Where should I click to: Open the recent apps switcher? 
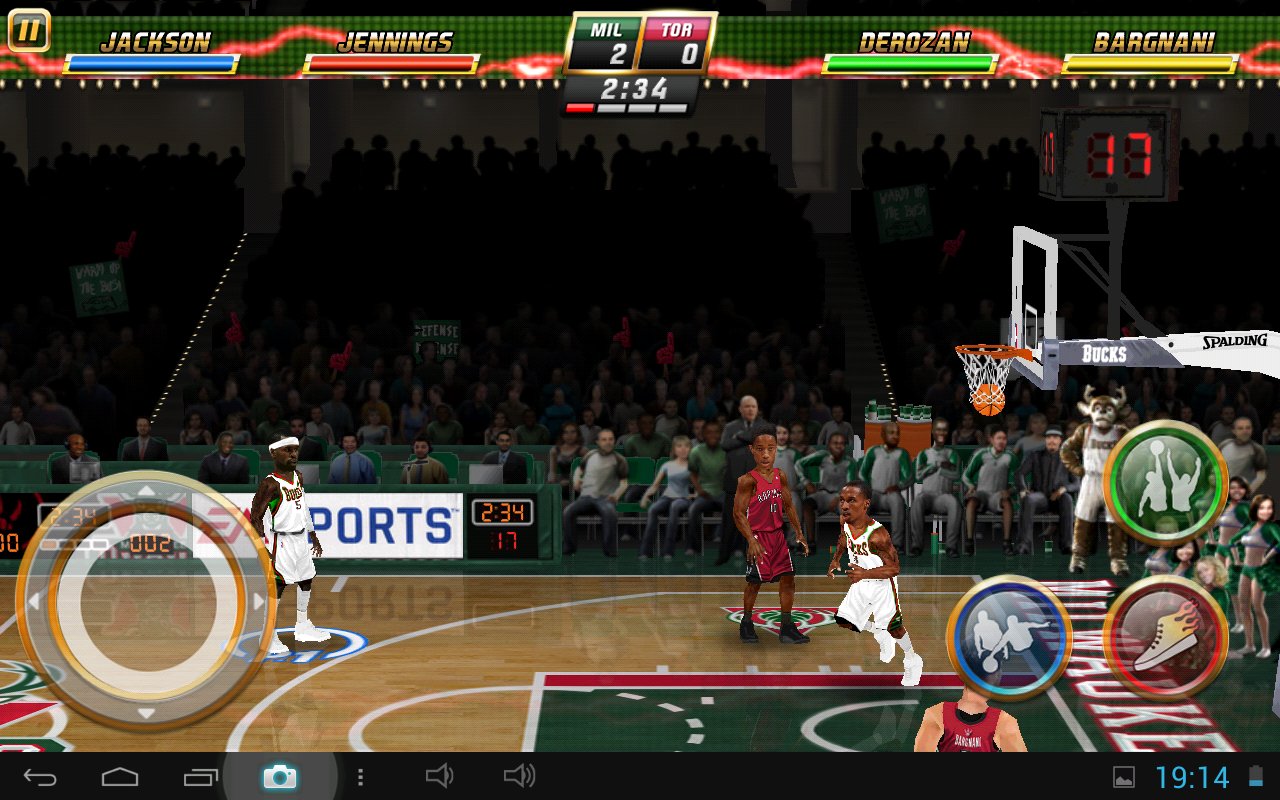tap(200, 776)
